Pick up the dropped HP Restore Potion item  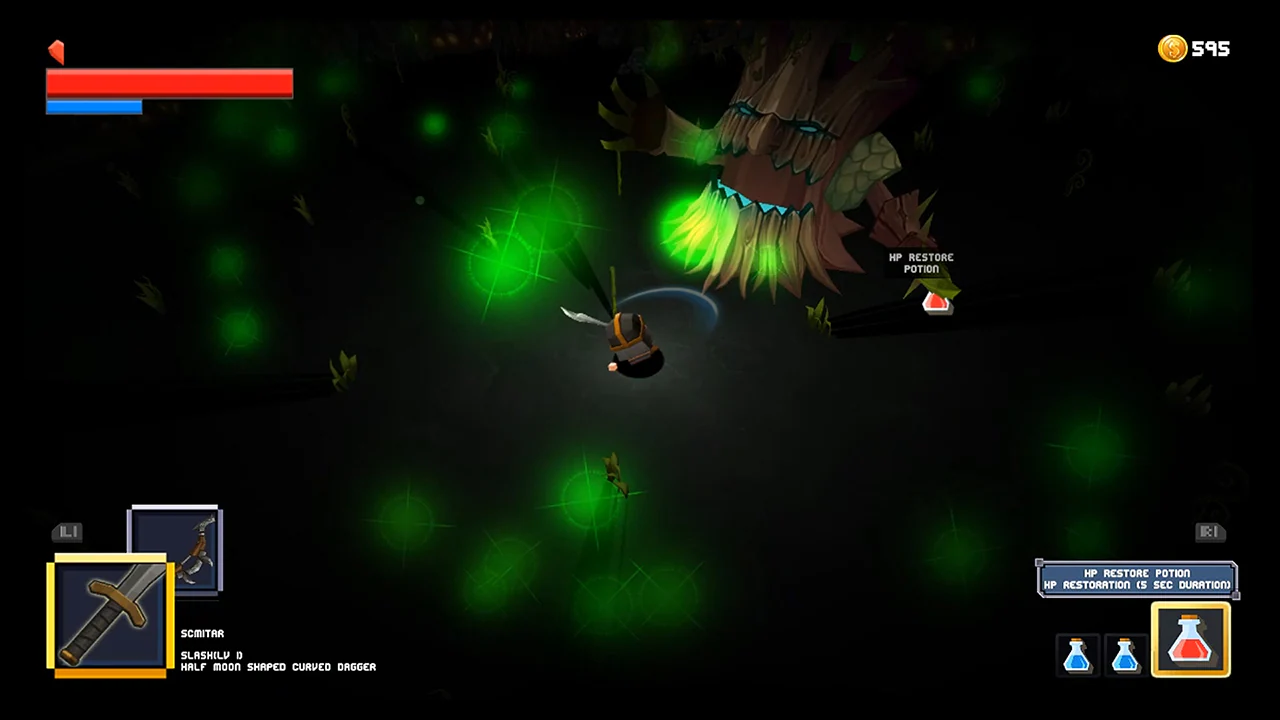pyautogui.click(x=936, y=303)
